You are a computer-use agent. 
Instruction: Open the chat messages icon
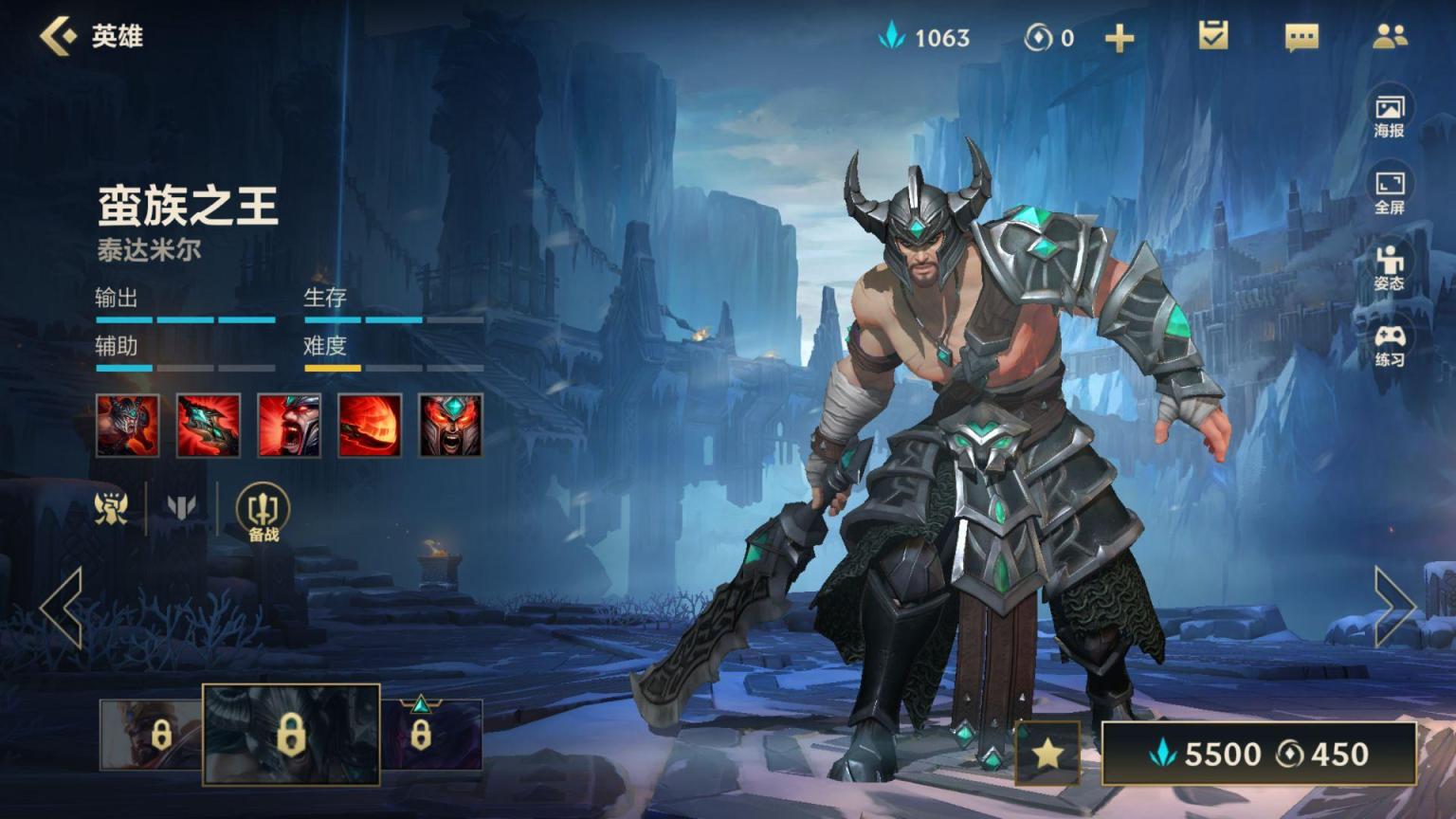click(x=1301, y=37)
